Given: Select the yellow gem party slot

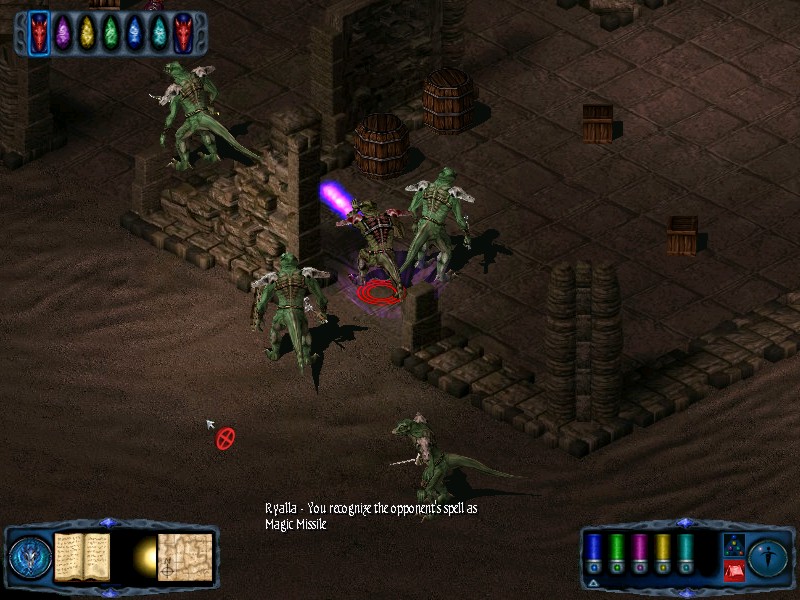Looking at the screenshot, I should 87,34.
